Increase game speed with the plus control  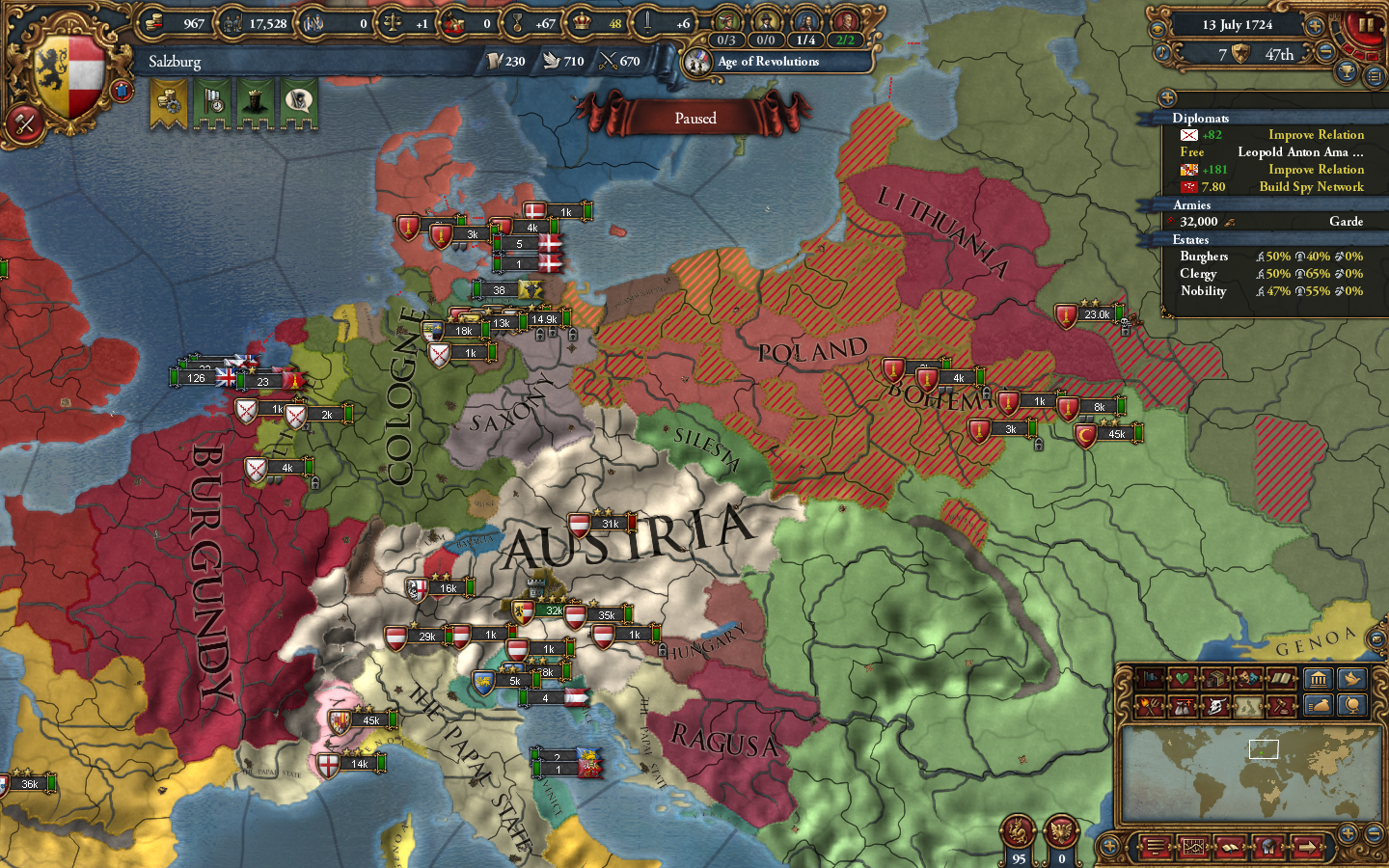pyautogui.click(x=1315, y=26)
